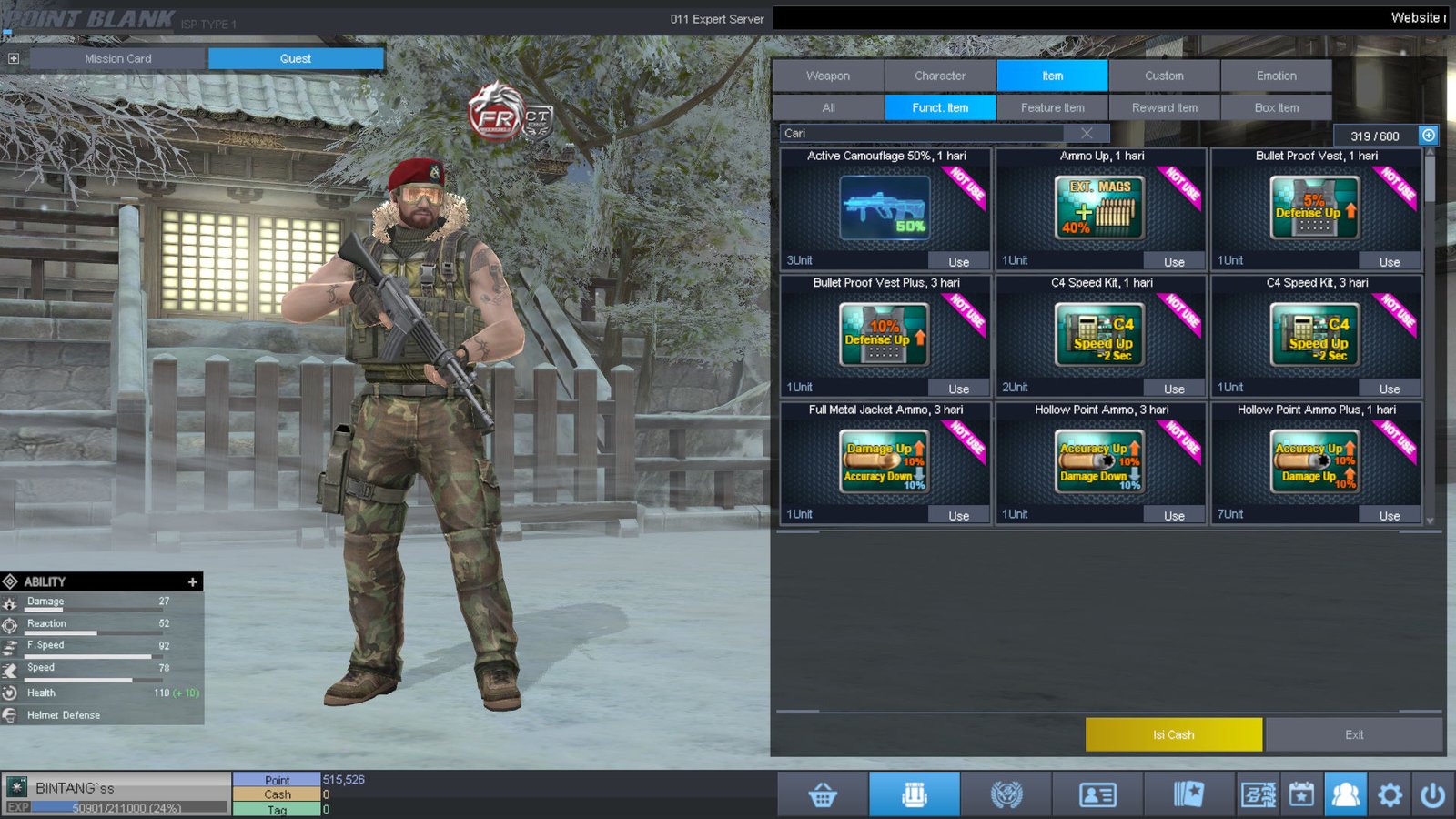Clear the item search box
This screenshot has width=1456, height=819.
(1087, 133)
